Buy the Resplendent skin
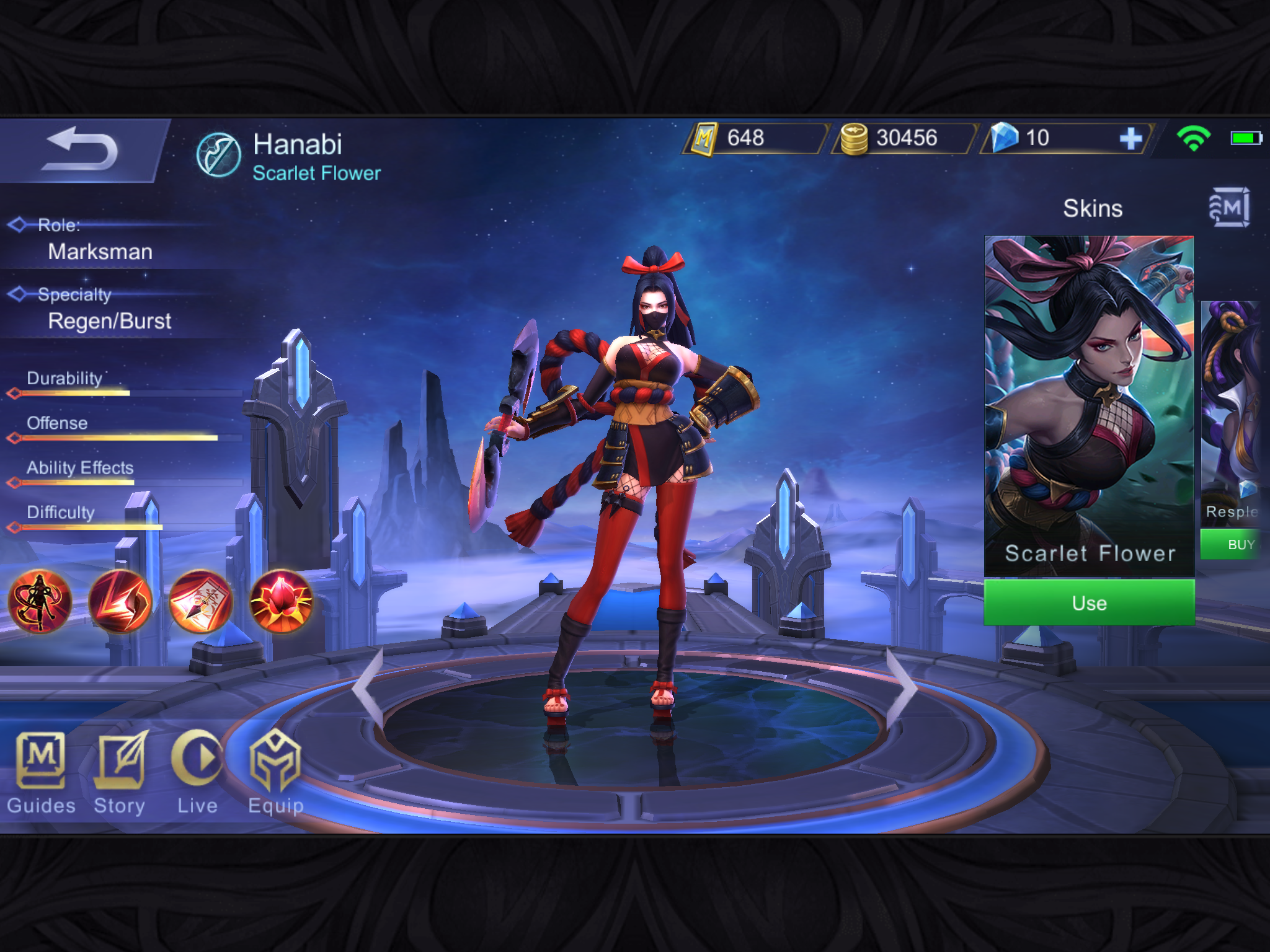 (1234, 545)
